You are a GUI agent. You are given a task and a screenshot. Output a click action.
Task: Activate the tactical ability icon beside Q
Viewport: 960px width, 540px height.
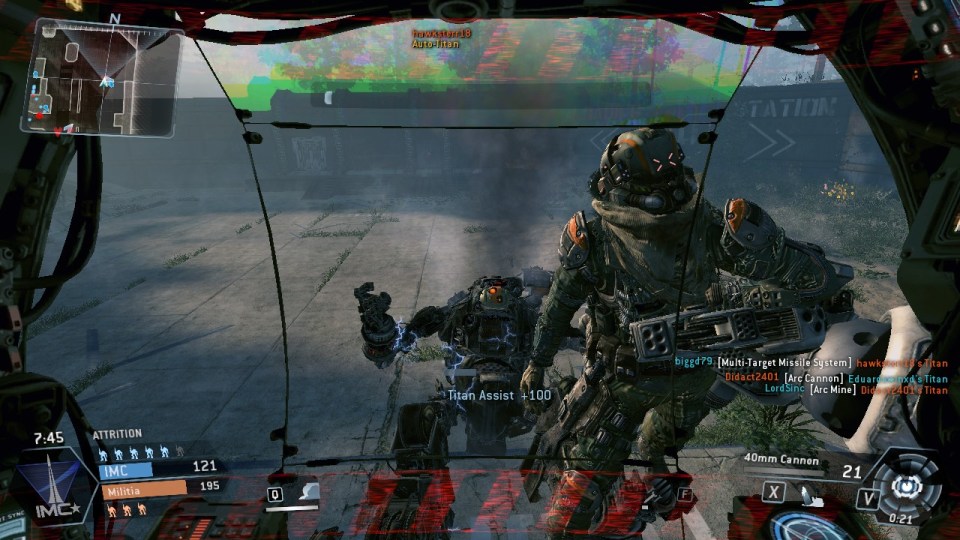tap(308, 492)
